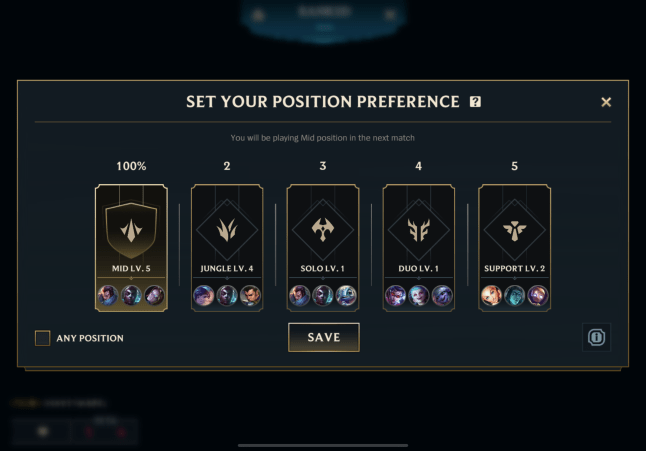The width and height of the screenshot is (646, 451).
Task: Toggle the Any Position checkbox
Action: [43, 338]
